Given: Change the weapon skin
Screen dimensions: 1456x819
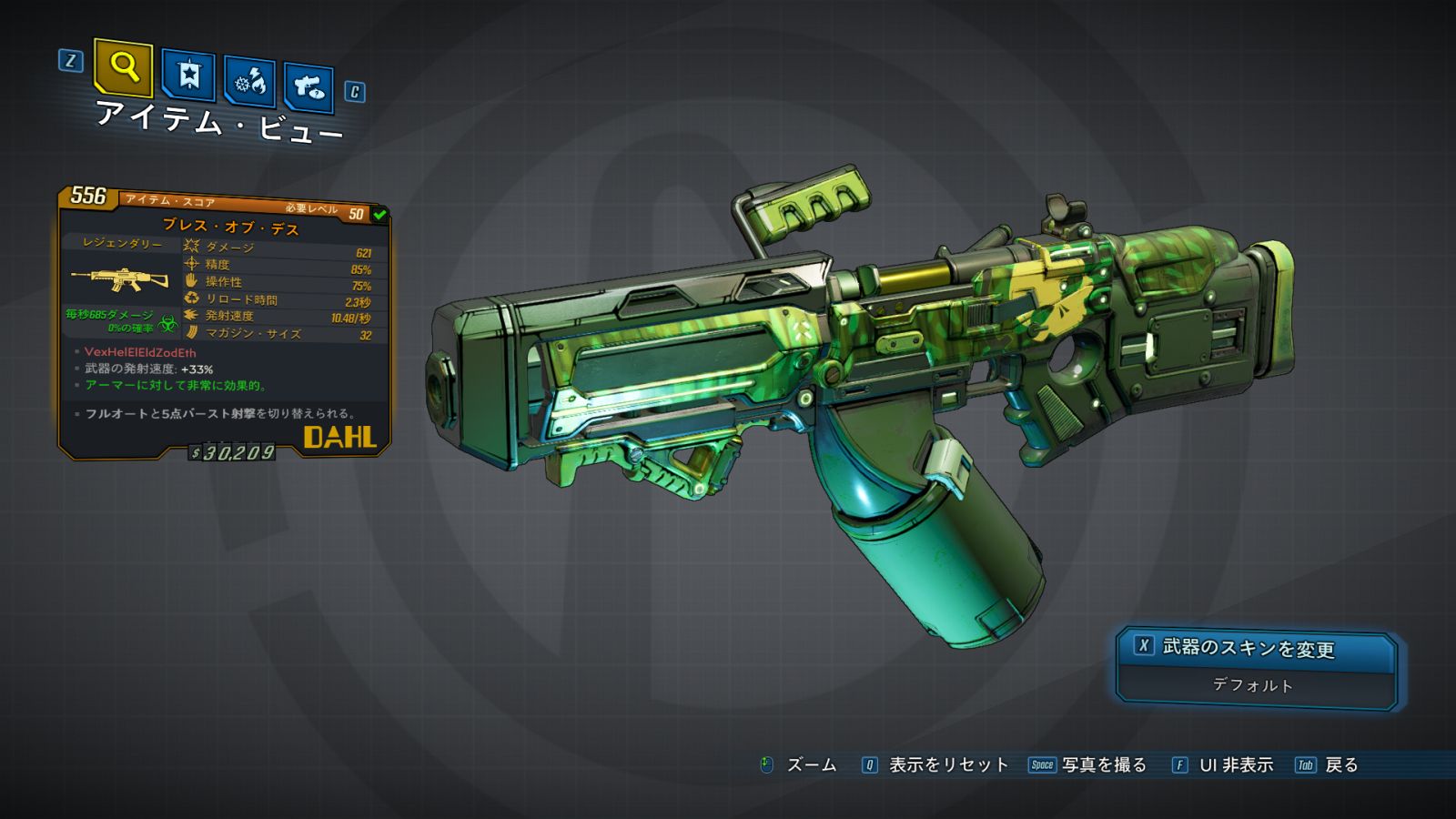Looking at the screenshot, I should coord(1256,649).
